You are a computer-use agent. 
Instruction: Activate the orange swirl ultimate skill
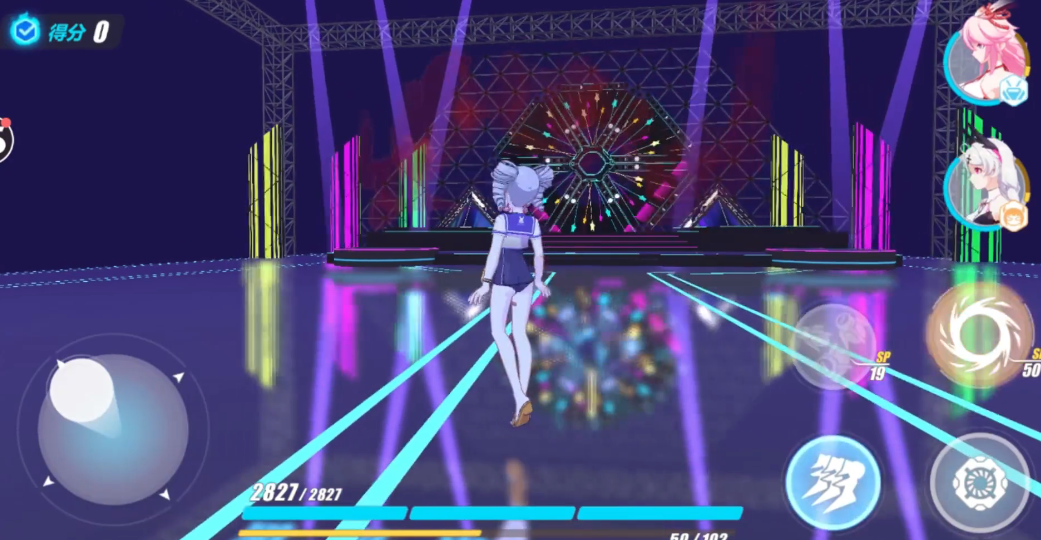click(979, 335)
